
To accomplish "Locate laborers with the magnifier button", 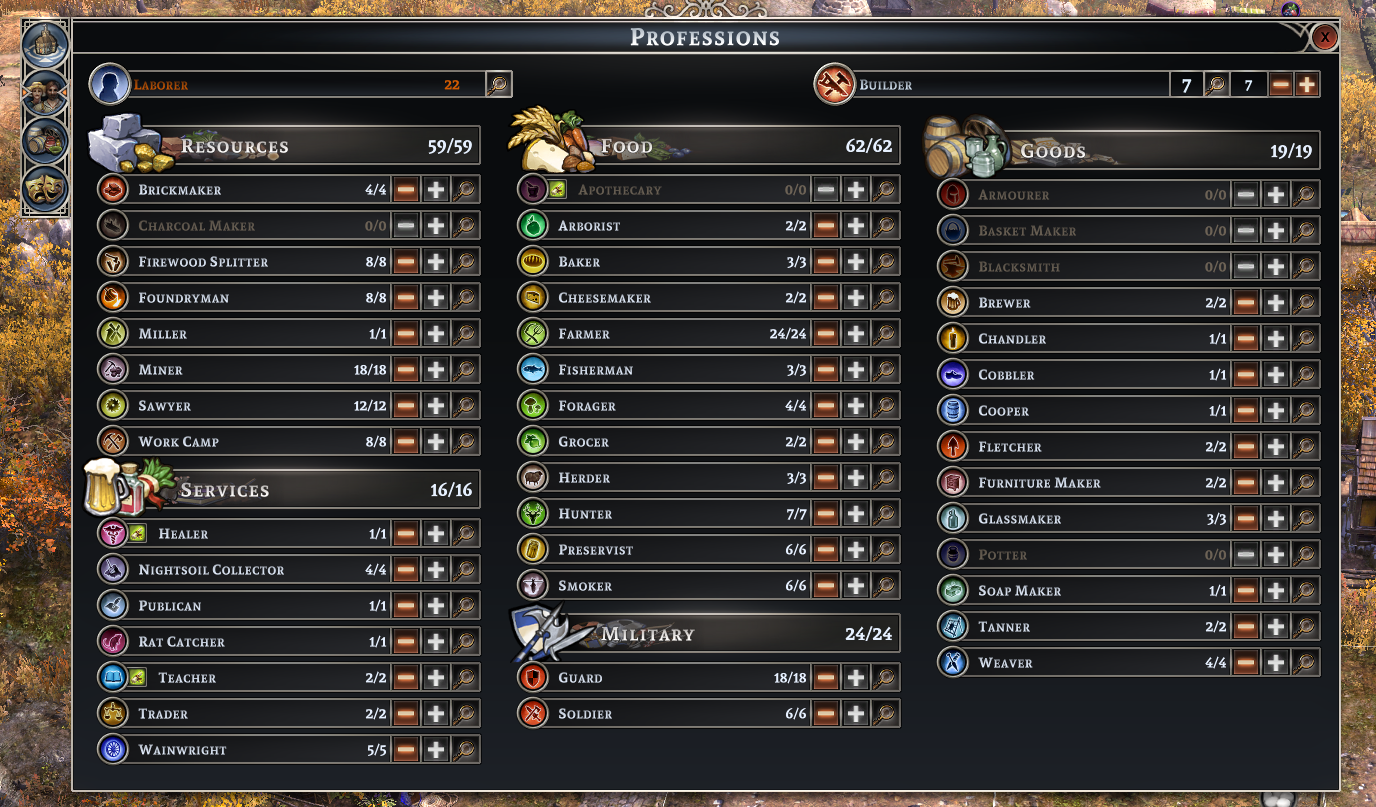I will pyautogui.click(x=498, y=85).
